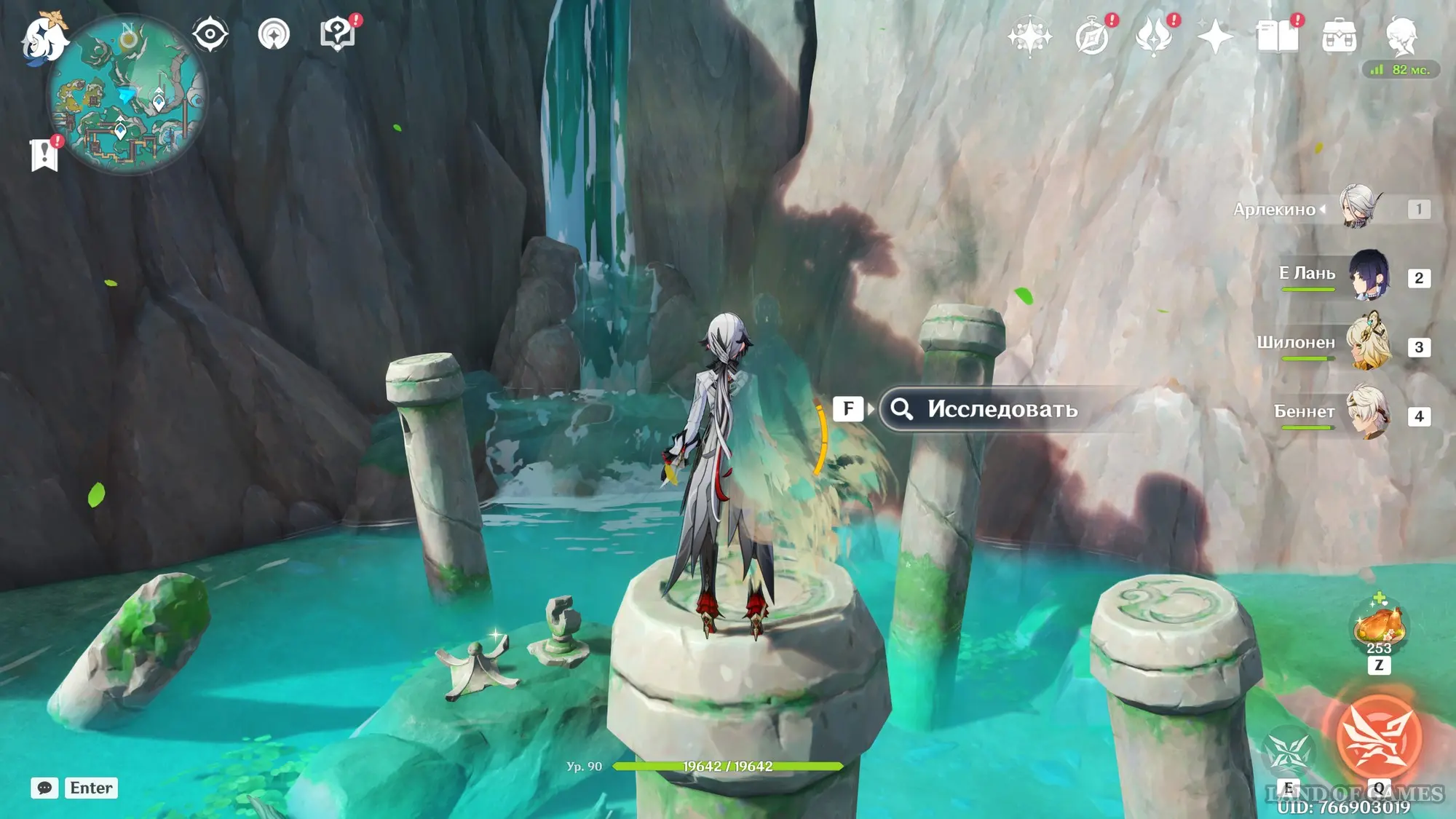The image size is (1456, 819).
Task: Open the quest log bookmark icon
Action: click(45, 154)
